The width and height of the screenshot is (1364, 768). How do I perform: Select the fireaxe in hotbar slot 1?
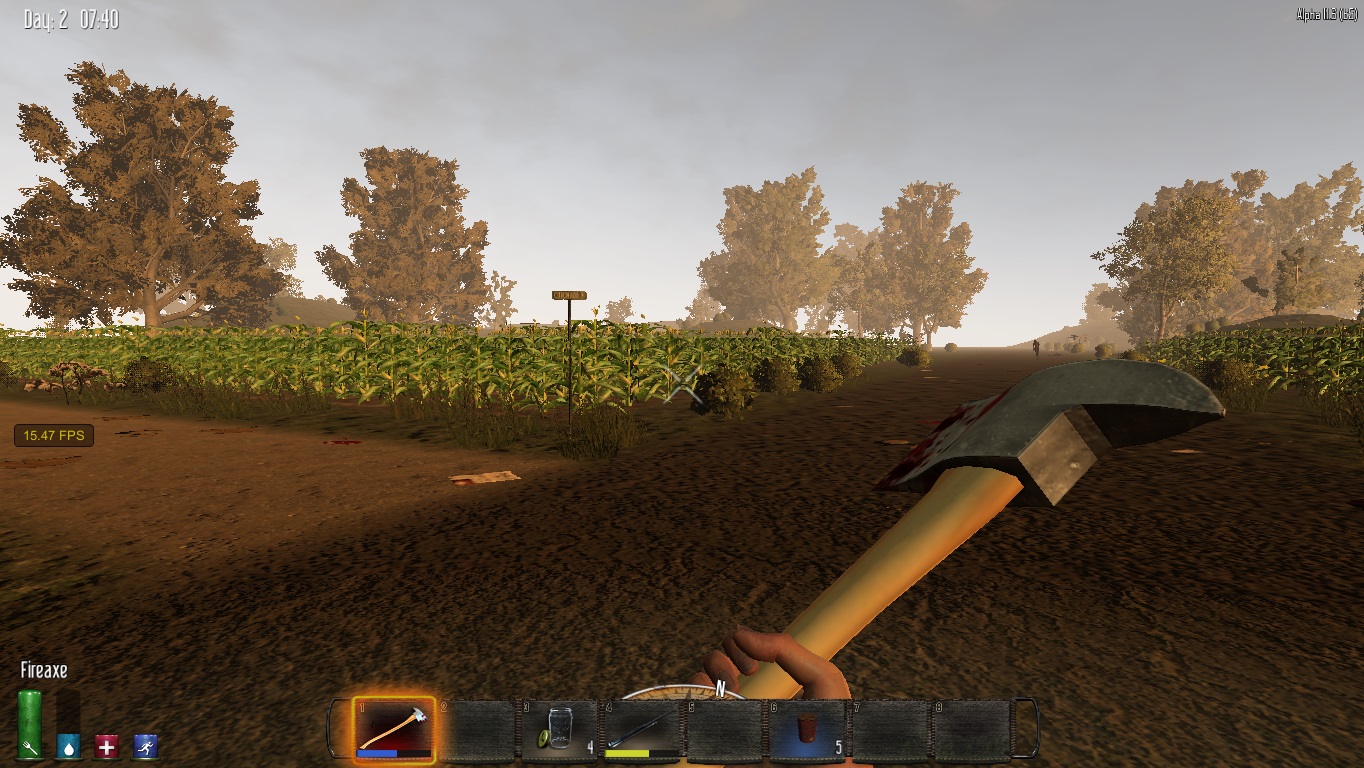coord(394,729)
